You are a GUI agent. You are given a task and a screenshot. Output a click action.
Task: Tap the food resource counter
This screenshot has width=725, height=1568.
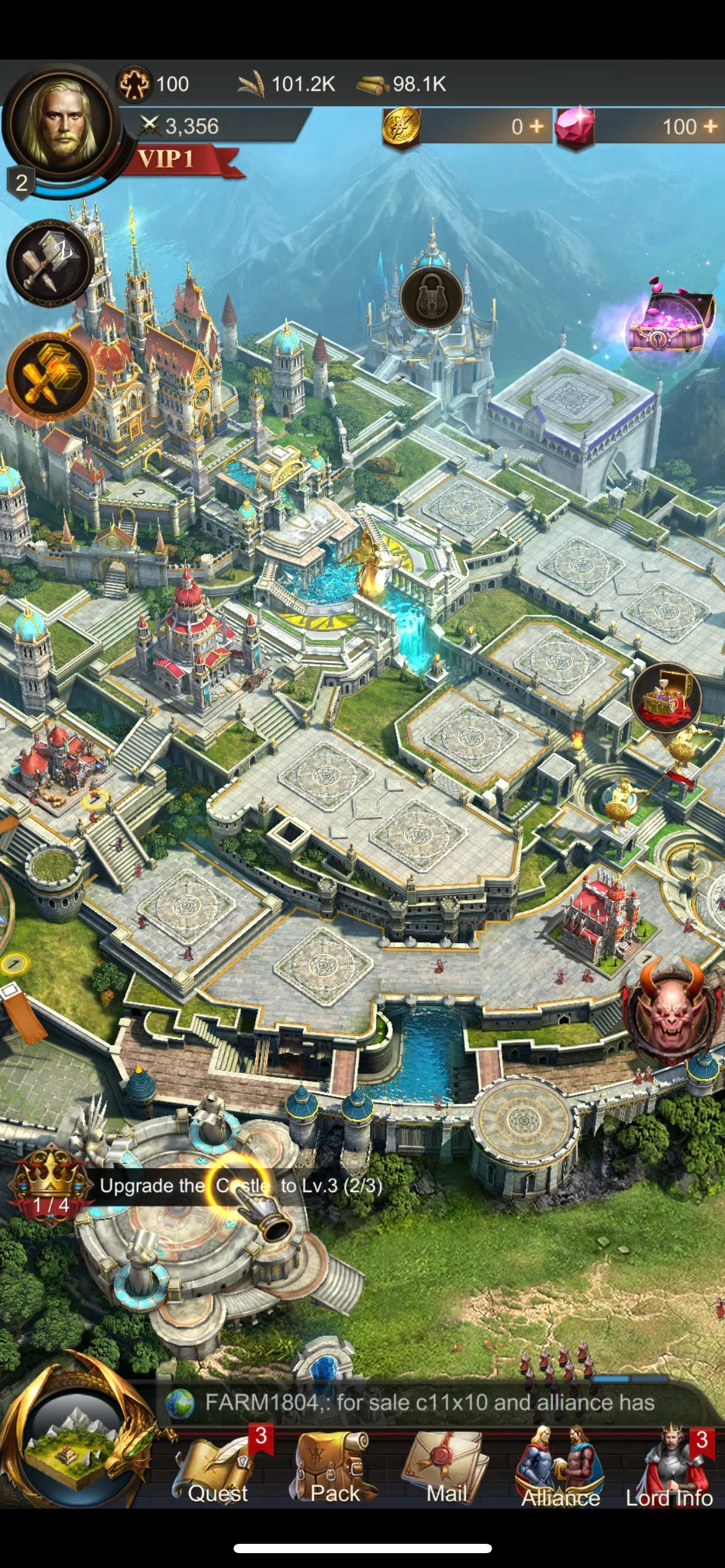coord(288,84)
